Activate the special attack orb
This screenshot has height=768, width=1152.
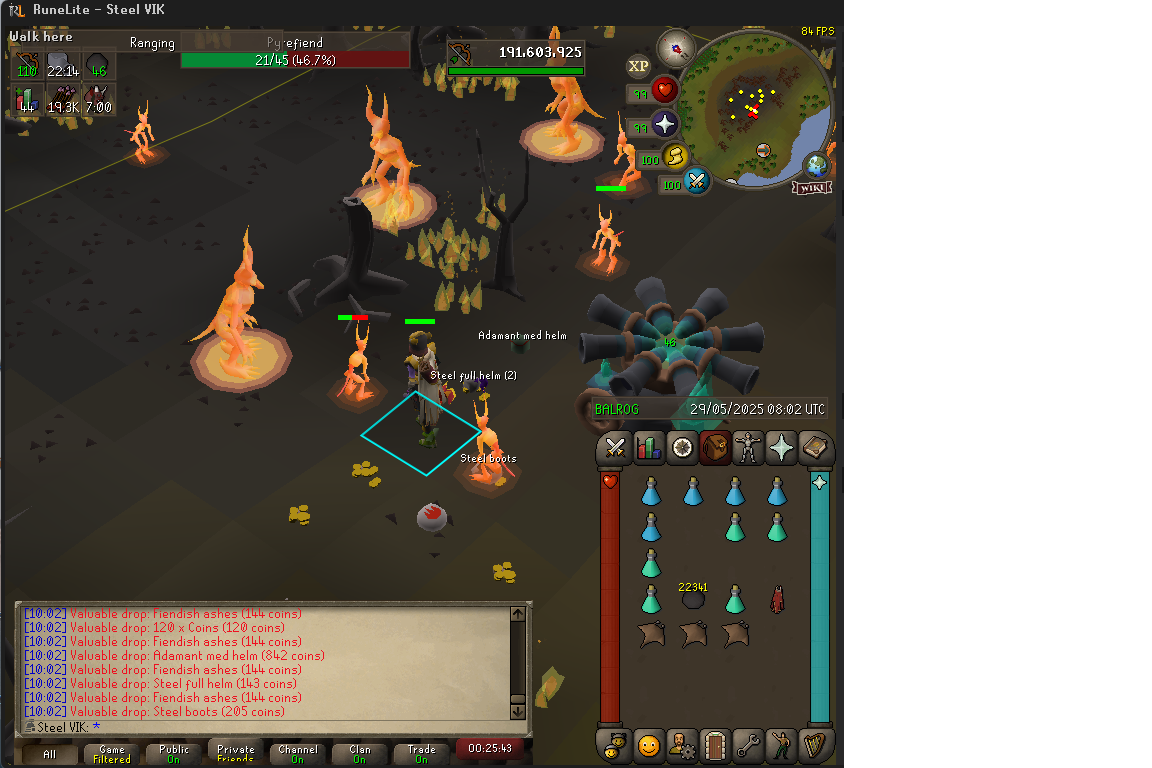696,182
